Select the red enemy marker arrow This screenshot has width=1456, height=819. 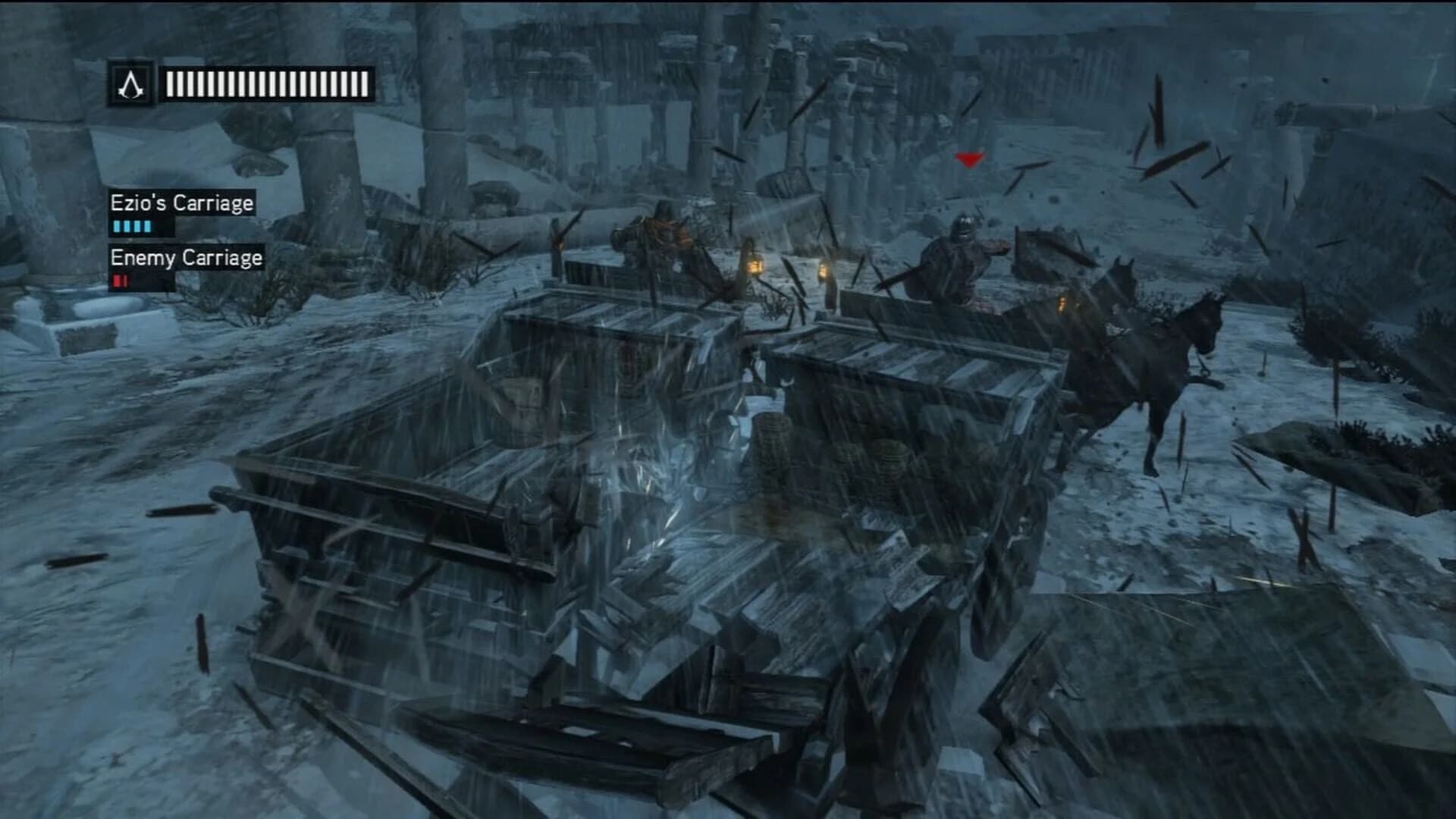tap(968, 160)
